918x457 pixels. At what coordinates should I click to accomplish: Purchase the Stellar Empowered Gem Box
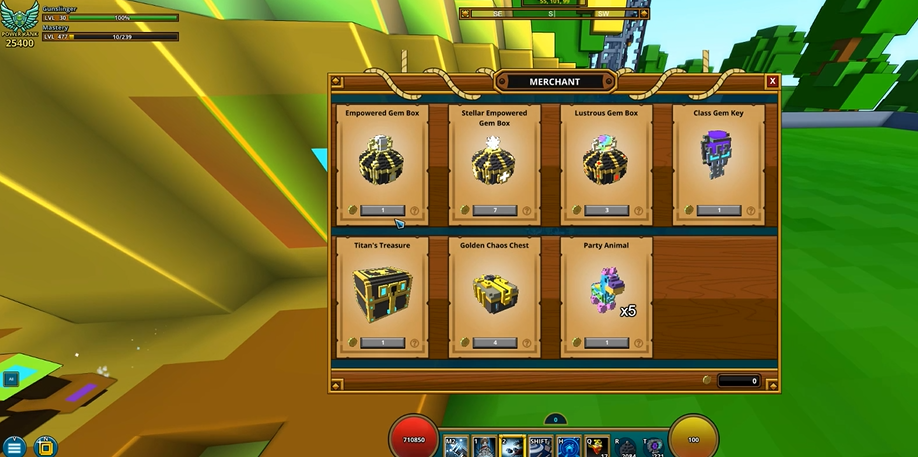click(x=495, y=211)
